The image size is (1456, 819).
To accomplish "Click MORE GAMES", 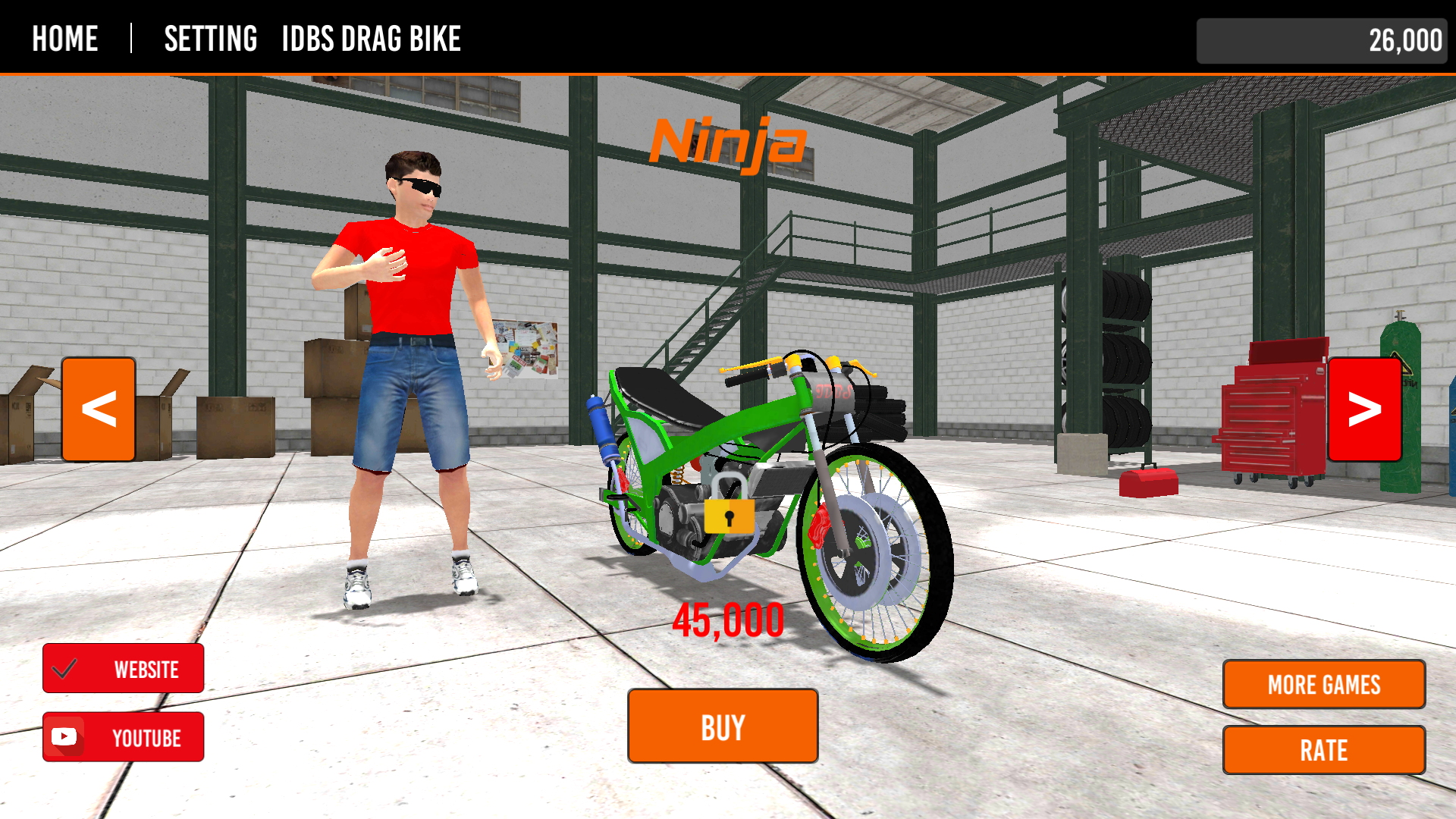I will (1323, 684).
